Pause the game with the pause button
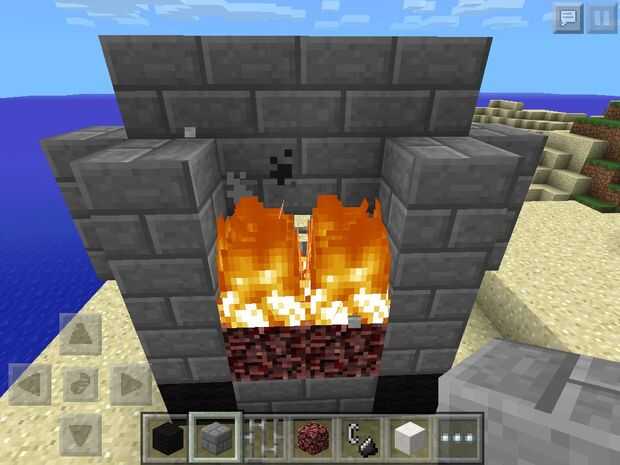Viewport: 620px width, 465px height. coord(601,18)
